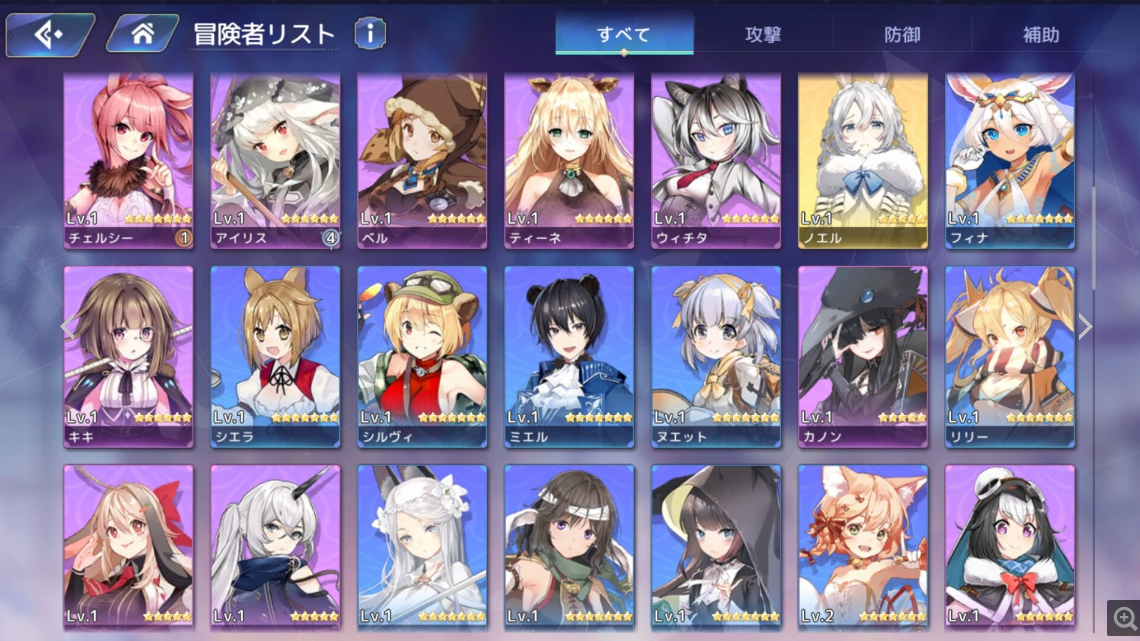Choose the ノエル character card

pos(863,160)
